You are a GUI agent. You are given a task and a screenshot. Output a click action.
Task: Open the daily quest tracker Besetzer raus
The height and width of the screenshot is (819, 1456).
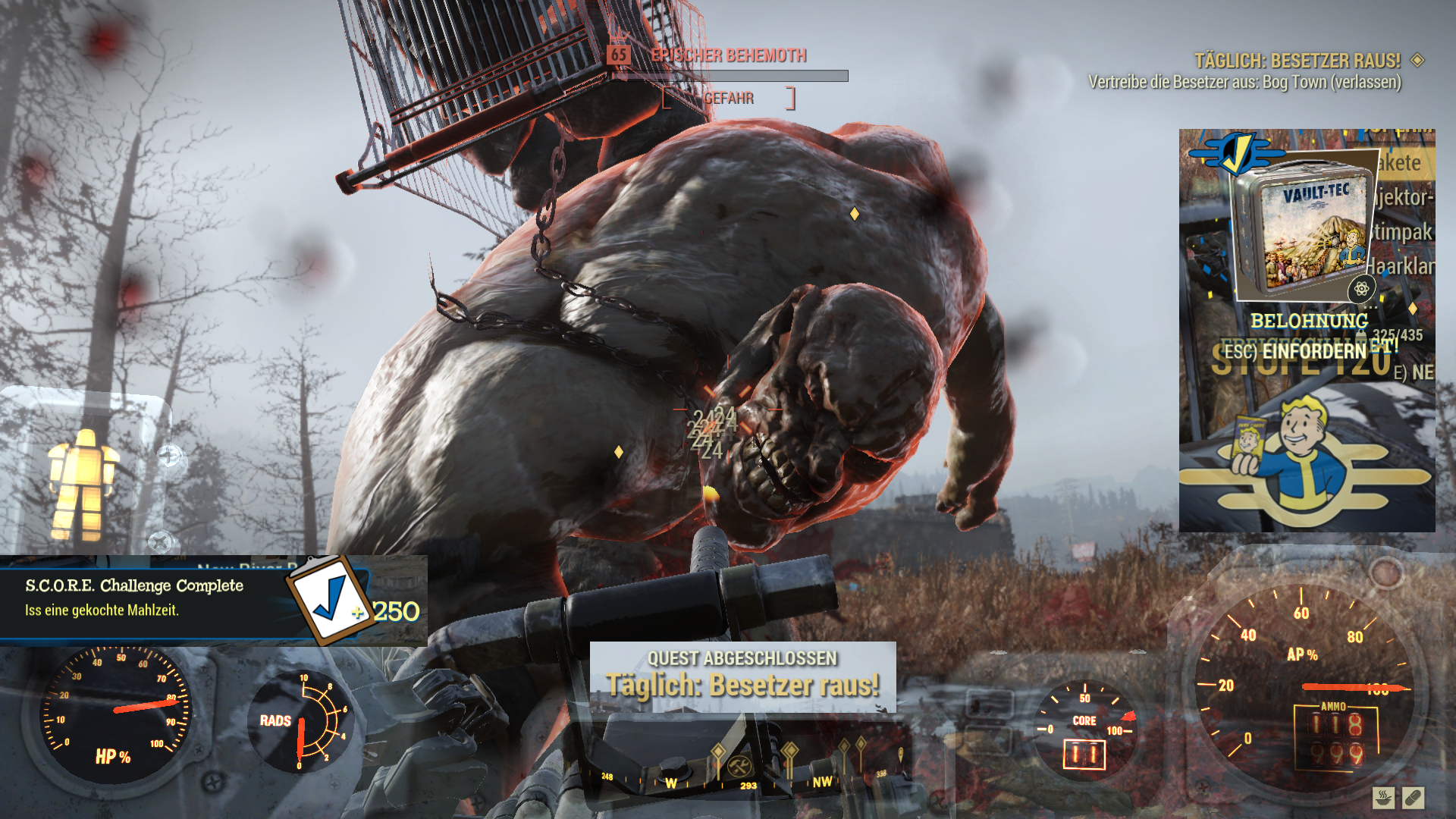click(1297, 61)
